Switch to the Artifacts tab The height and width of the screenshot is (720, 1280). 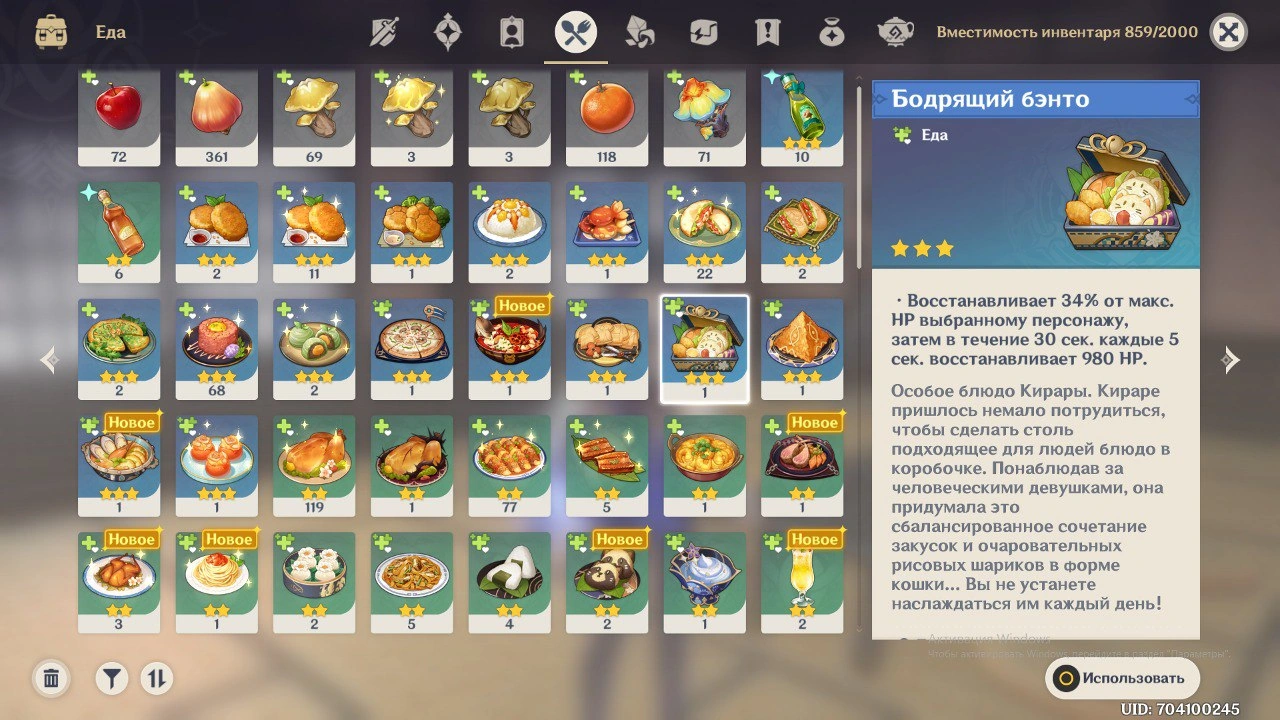[447, 32]
